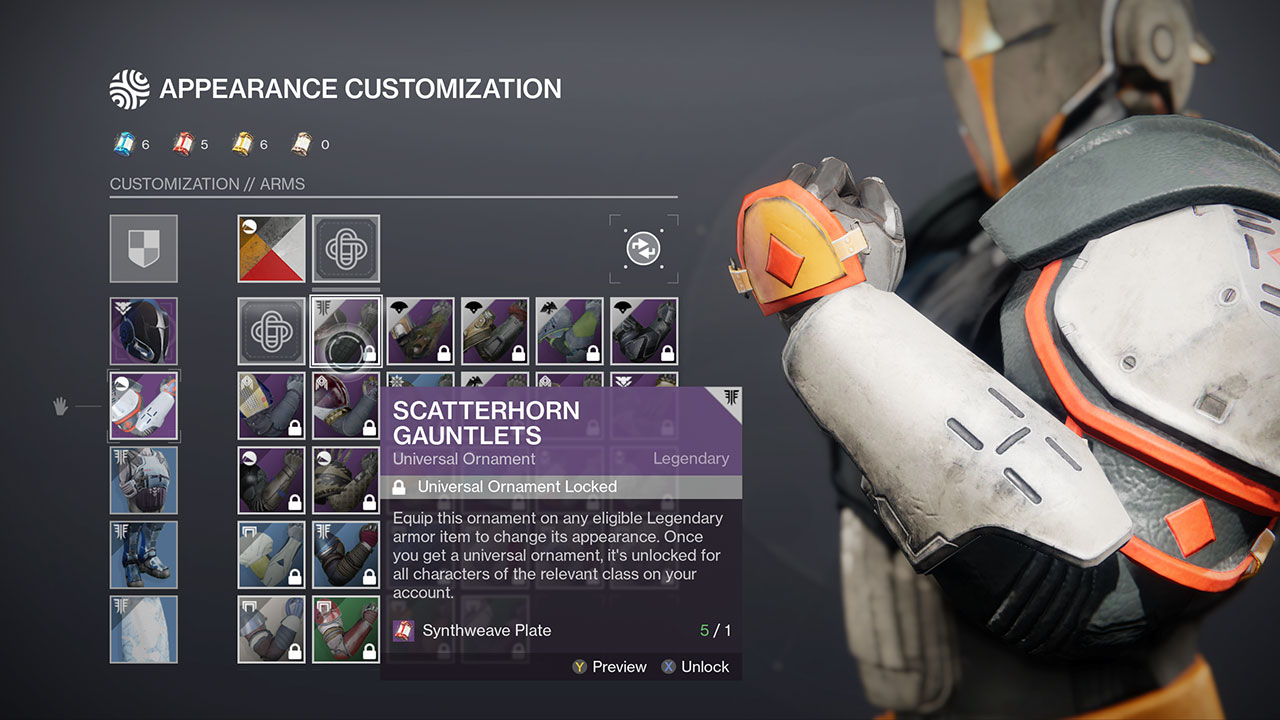Click the CUSTOMIZATION // ARMS header

[x=207, y=184]
